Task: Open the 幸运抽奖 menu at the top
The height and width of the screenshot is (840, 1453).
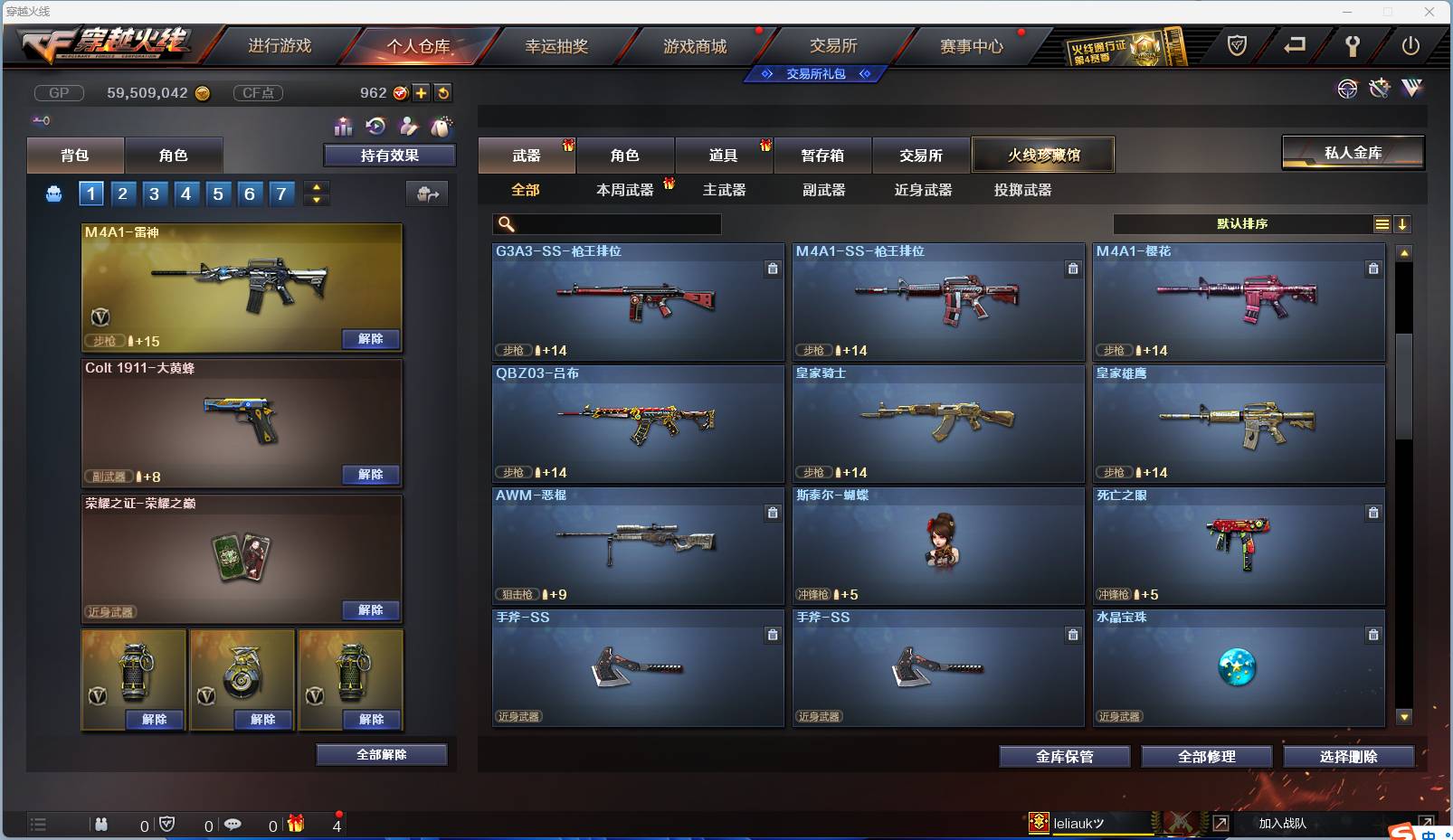Action: coord(555,44)
